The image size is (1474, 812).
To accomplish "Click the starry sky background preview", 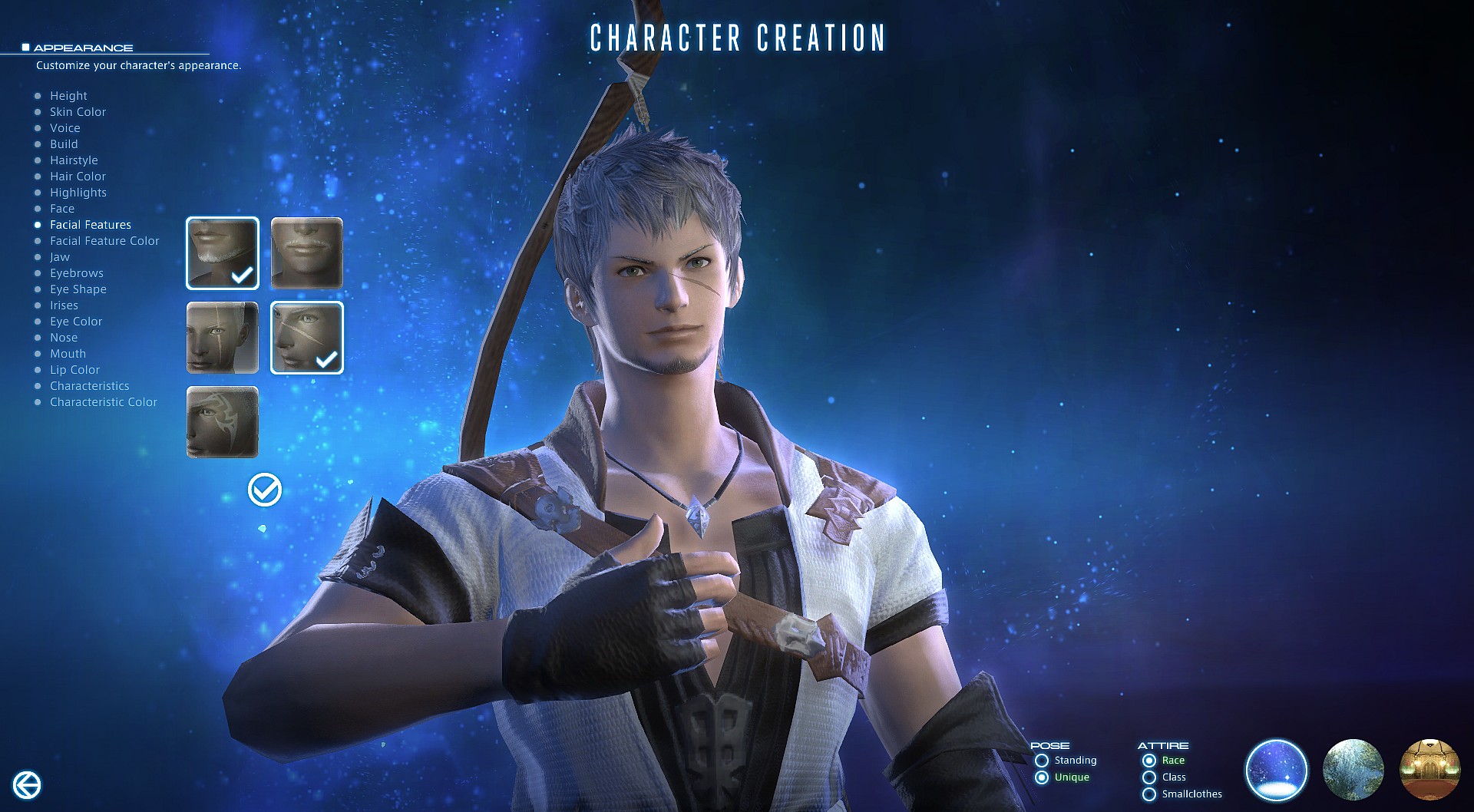I will 1277,770.
